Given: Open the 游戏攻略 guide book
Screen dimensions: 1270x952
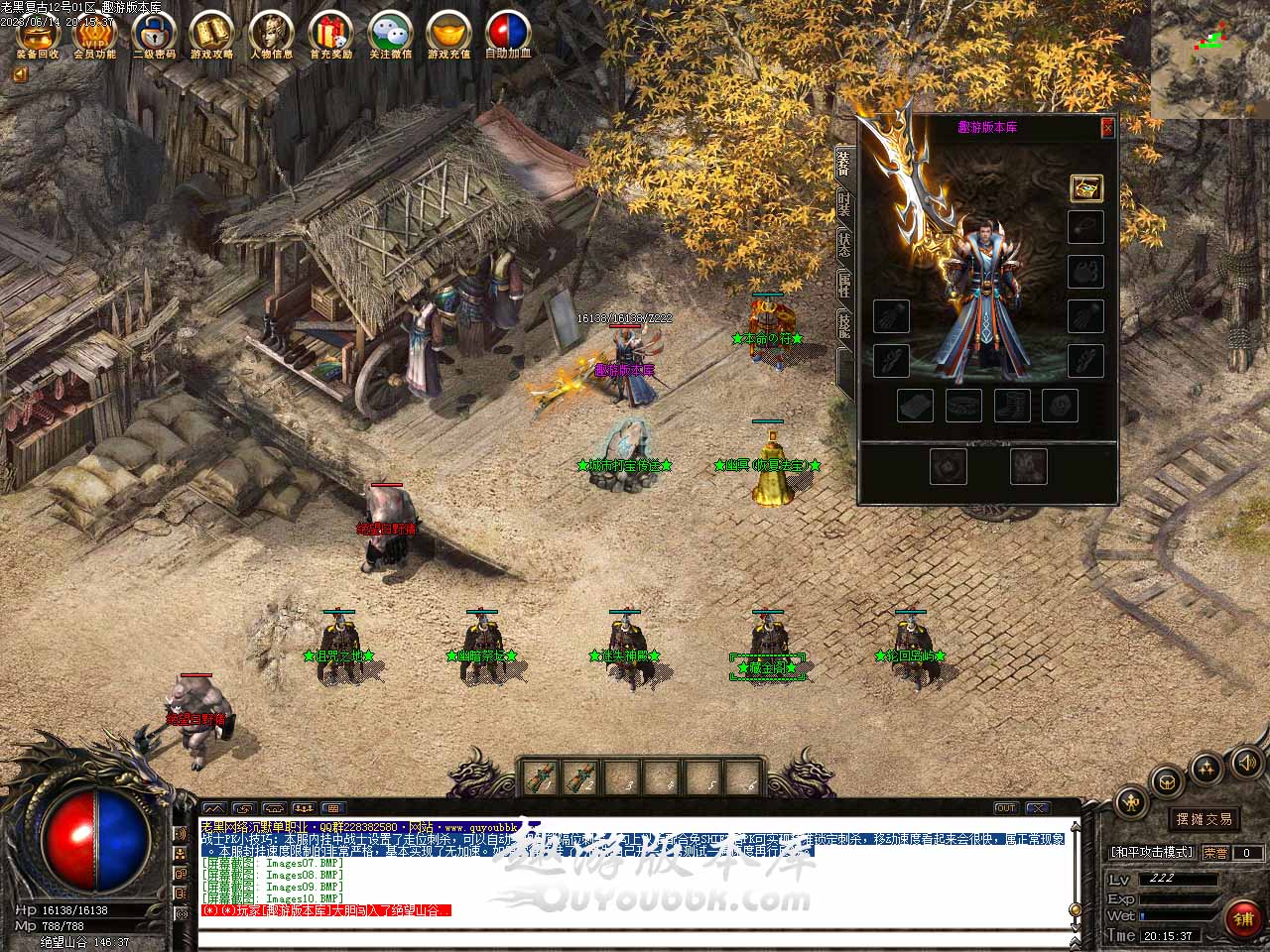Looking at the screenshot, I should point(212,34).
